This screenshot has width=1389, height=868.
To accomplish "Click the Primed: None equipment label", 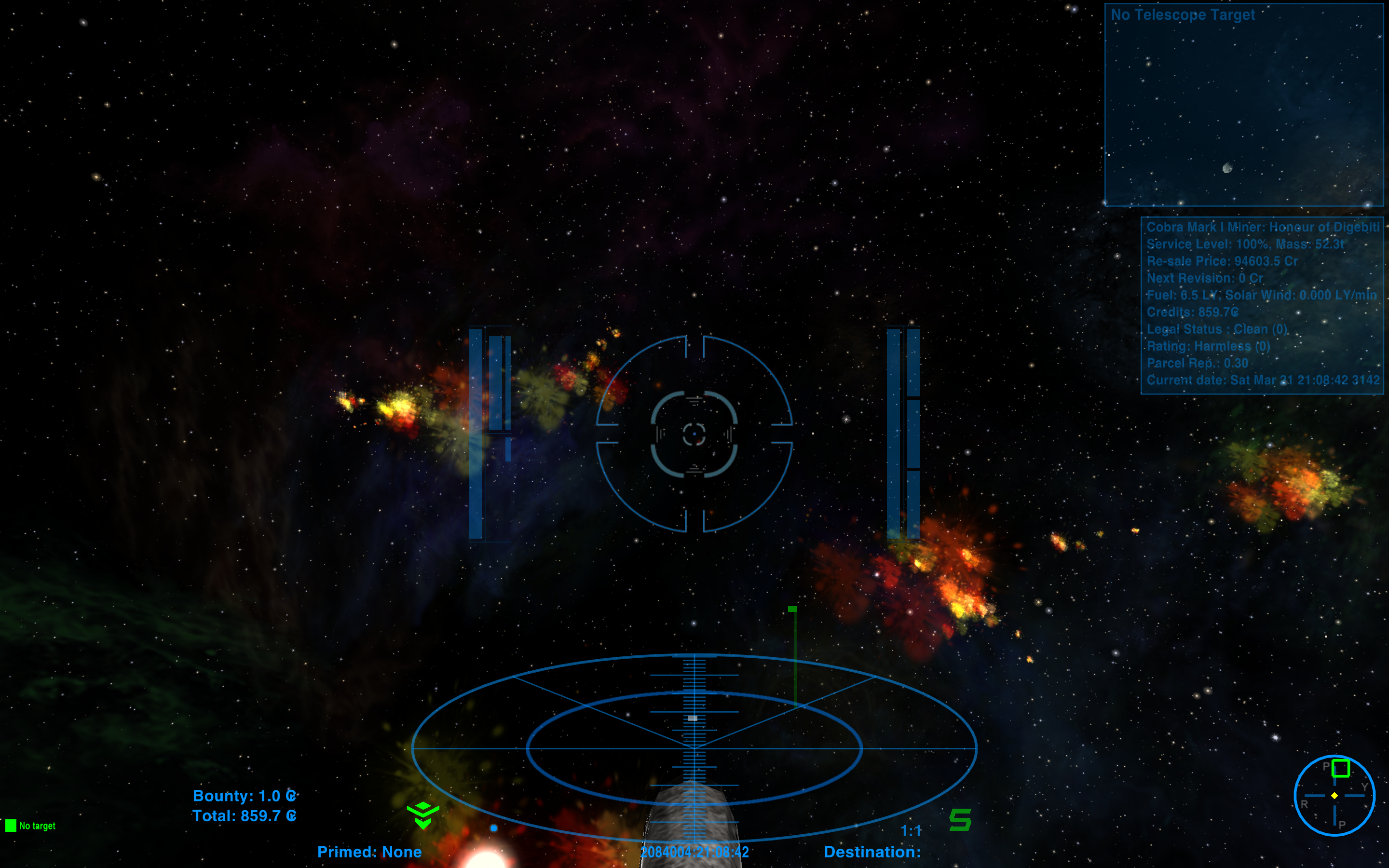I will click(x=369, y=852).
